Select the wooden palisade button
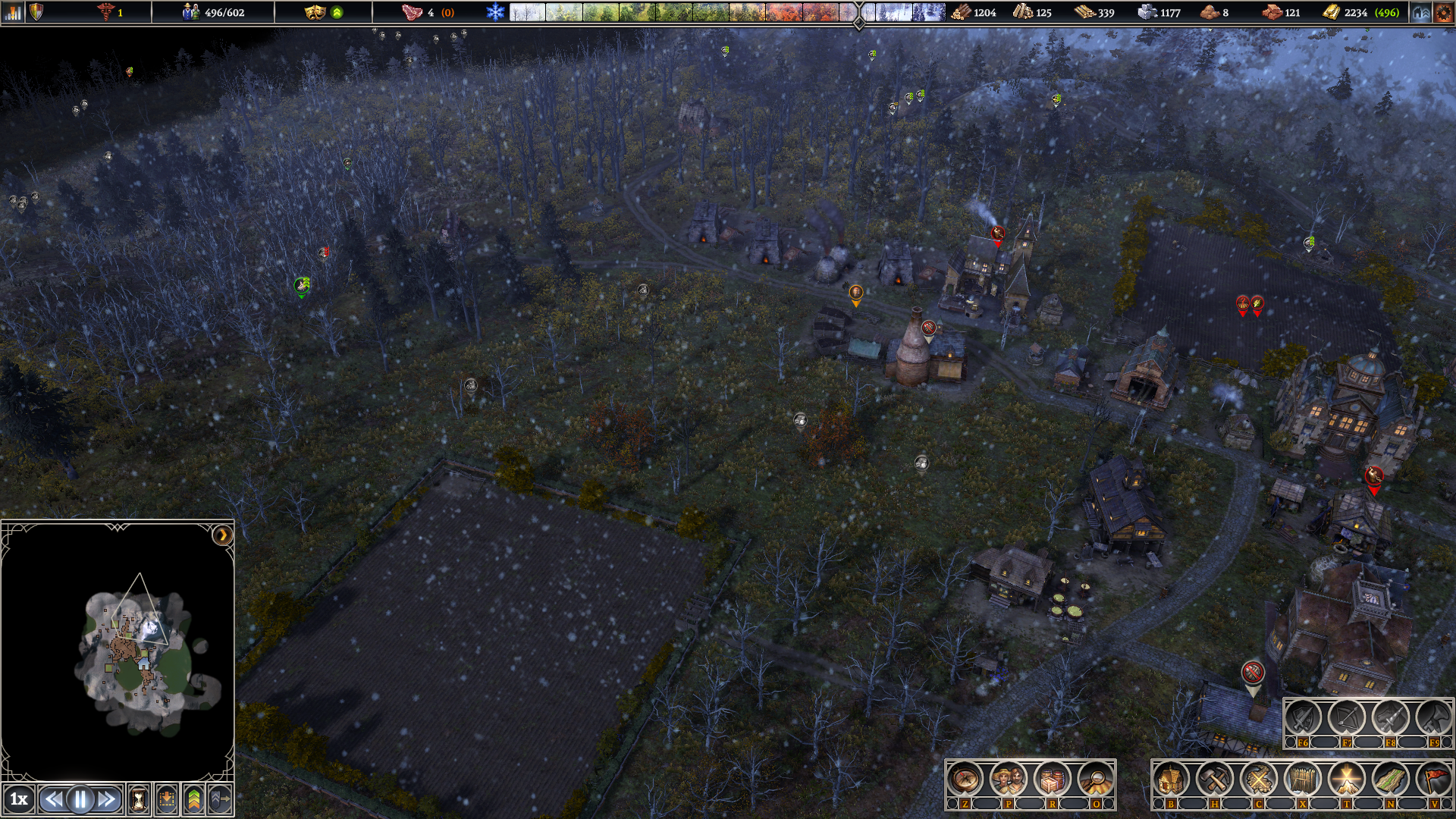Screen dimensions: 1456x819 click(x=1303, y=778)
